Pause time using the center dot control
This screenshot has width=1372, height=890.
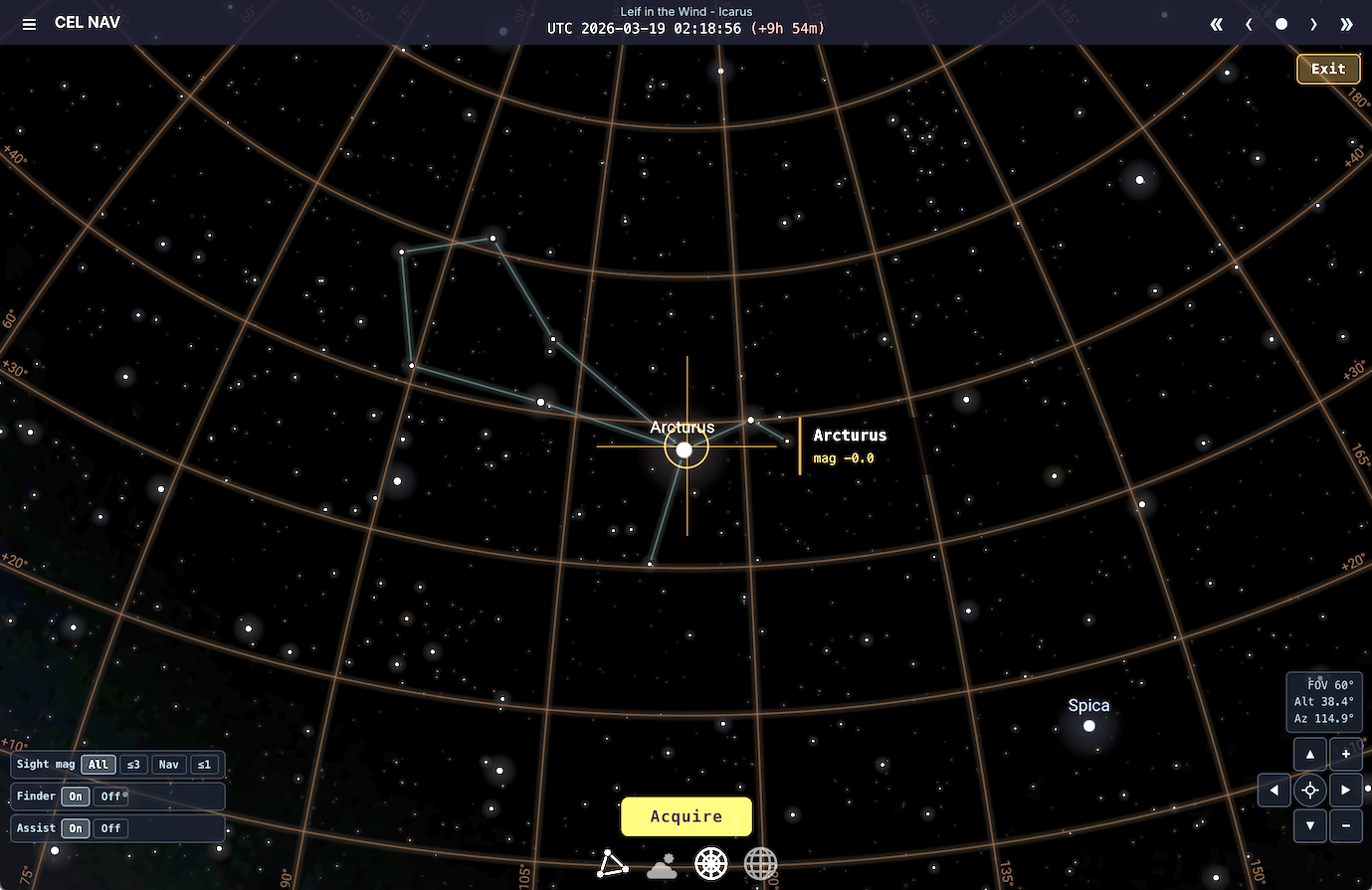1281,23
